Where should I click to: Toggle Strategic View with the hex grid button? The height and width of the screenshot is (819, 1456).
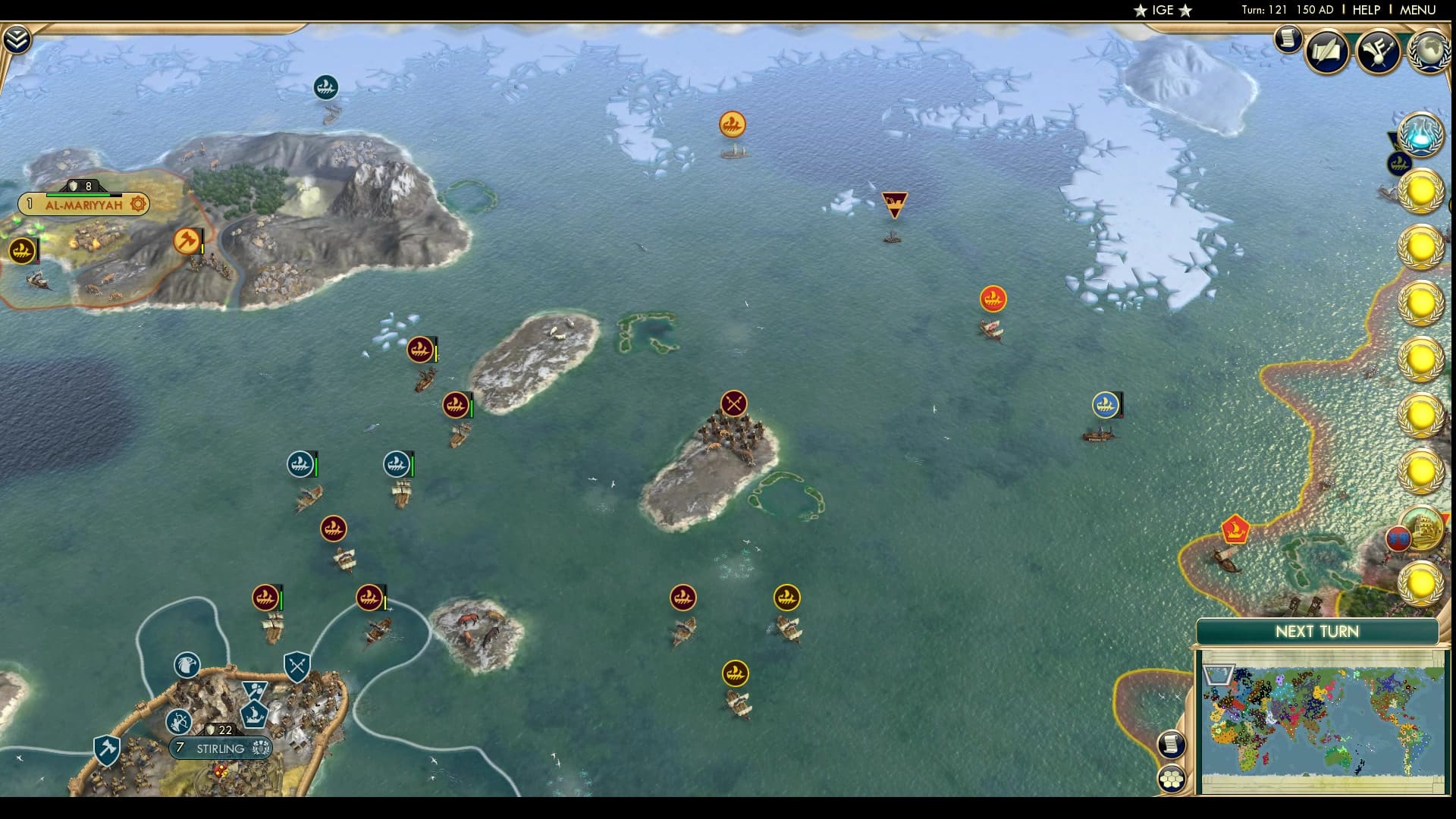point(1172,777)
